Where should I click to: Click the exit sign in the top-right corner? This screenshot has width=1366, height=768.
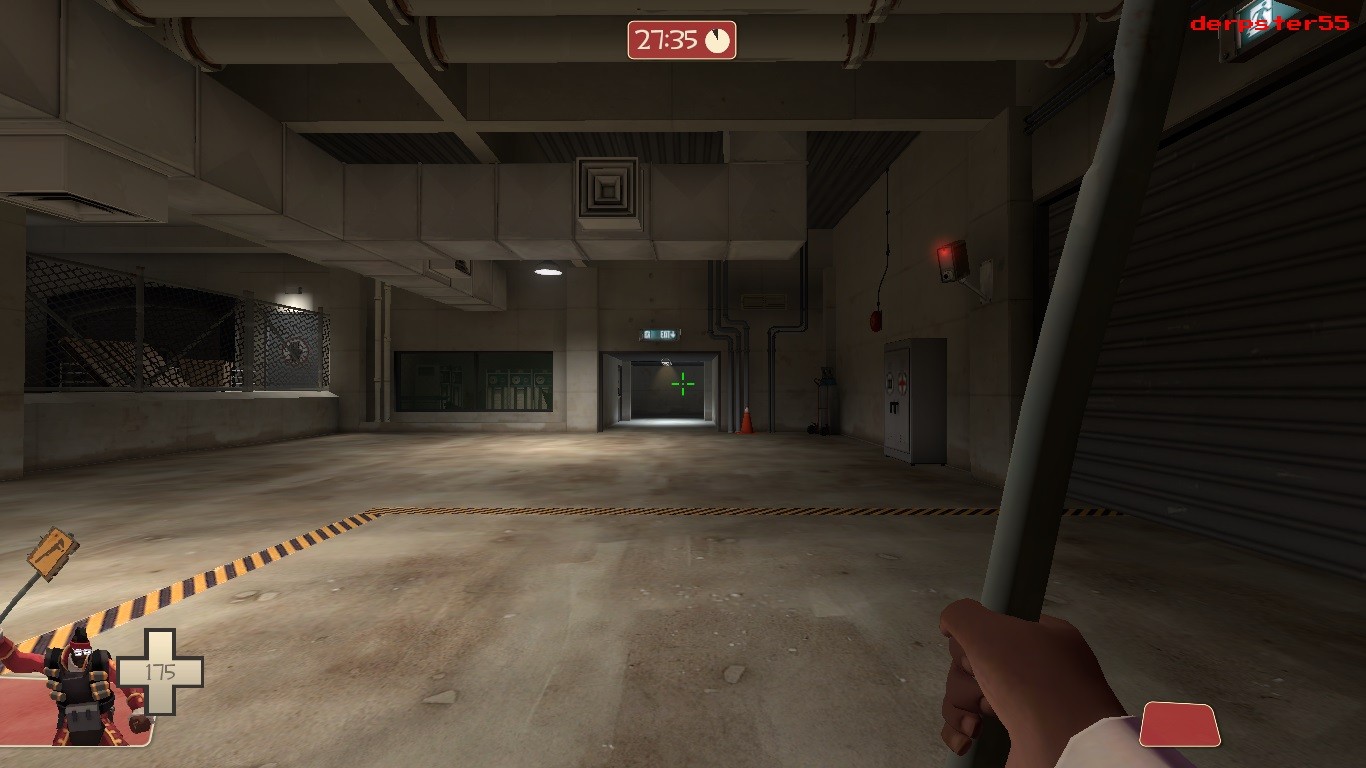click(1259, 17)
